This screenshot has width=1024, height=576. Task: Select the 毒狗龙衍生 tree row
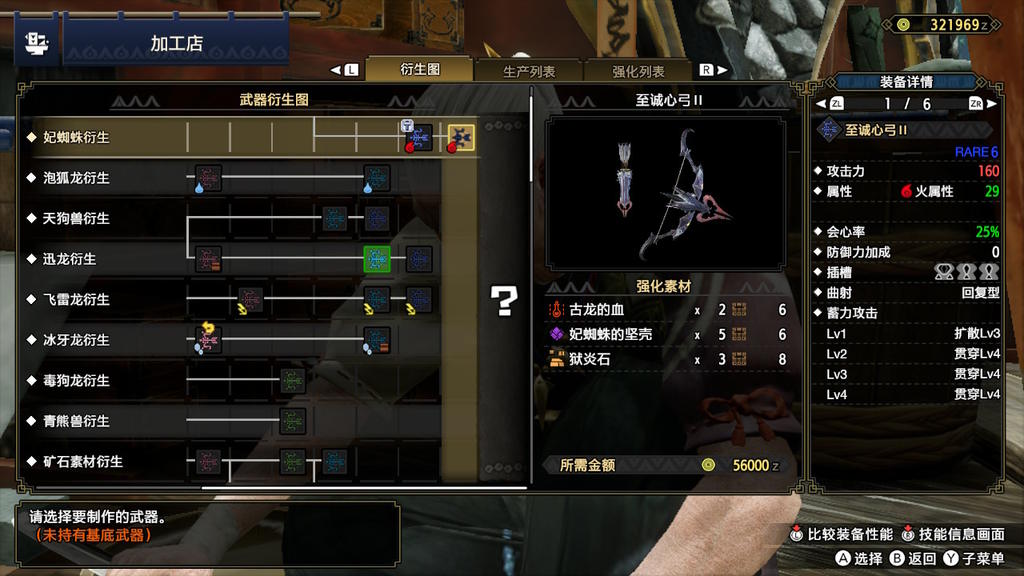pos(76,381)
